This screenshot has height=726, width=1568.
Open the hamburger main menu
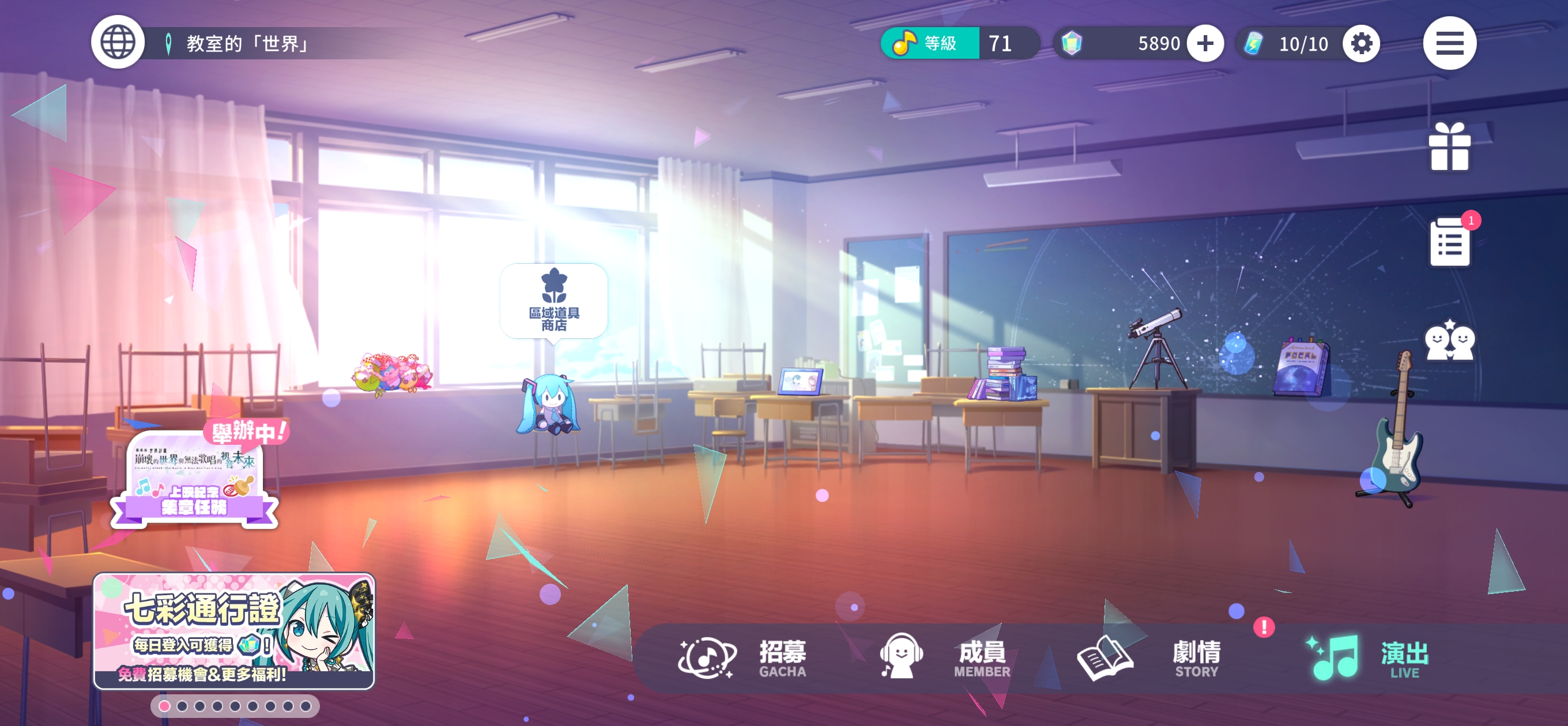[x=1449, y=43]
